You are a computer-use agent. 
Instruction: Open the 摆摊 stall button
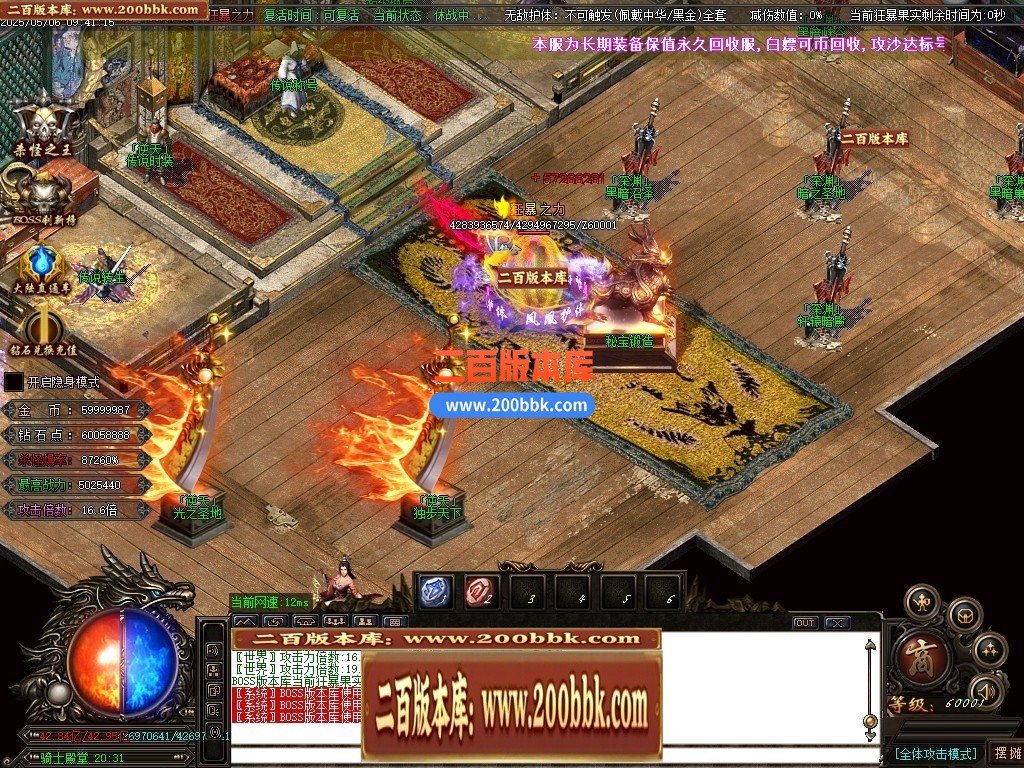tap(1005, 753)
